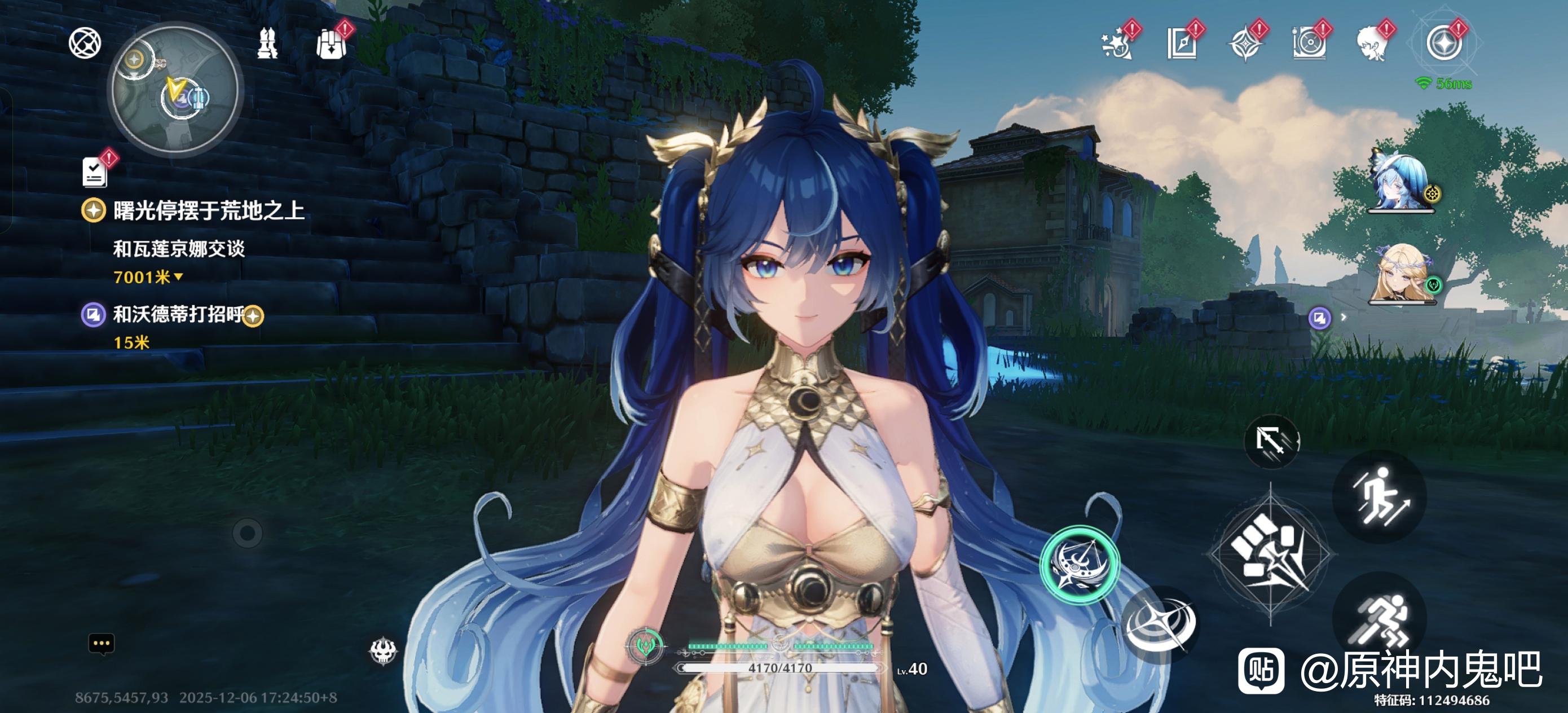Open the circular star main menu icon
The height and width of the screenshot is (713, 1568).
1444,44
